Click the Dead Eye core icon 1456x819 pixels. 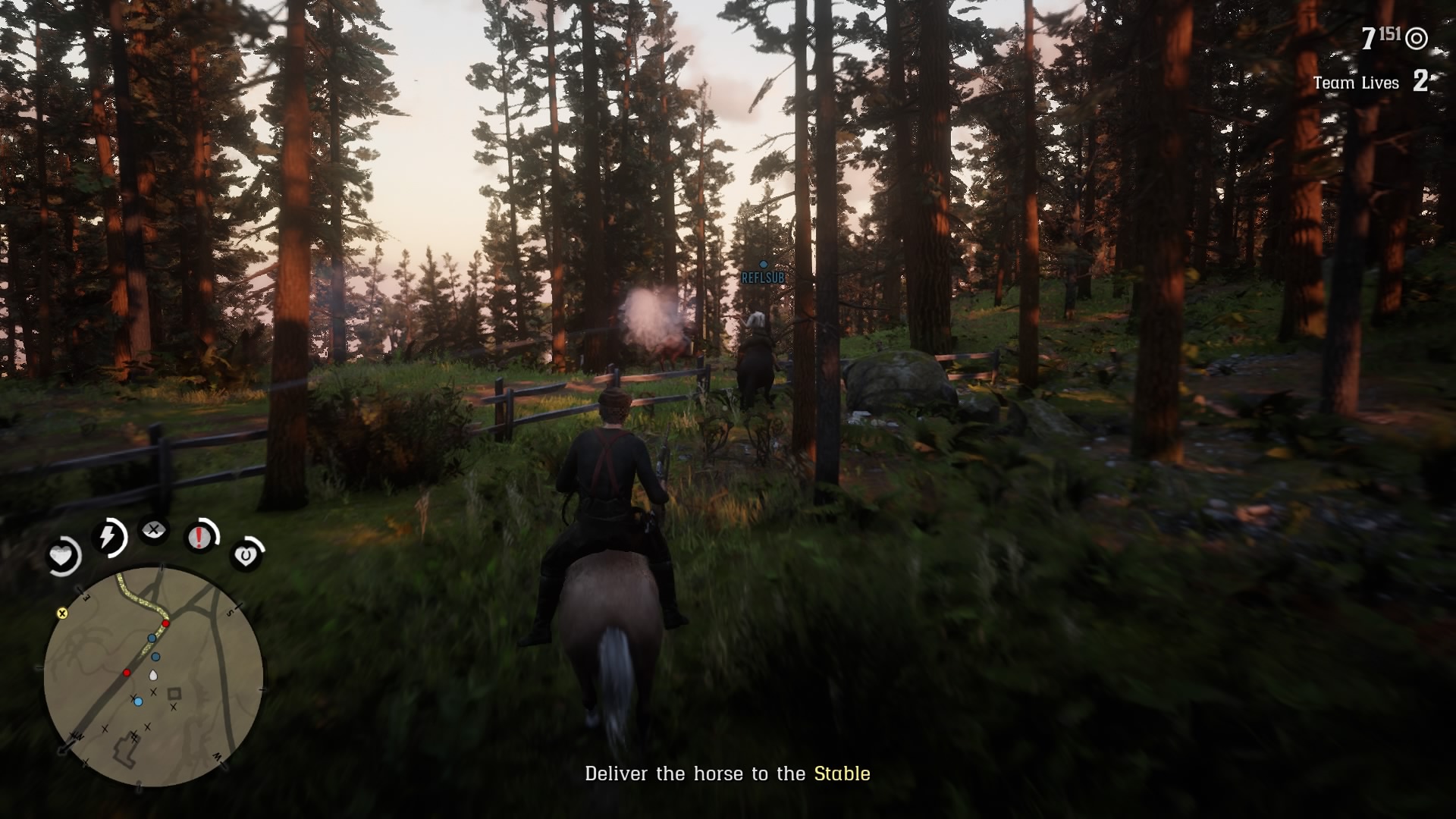point(155,531)
